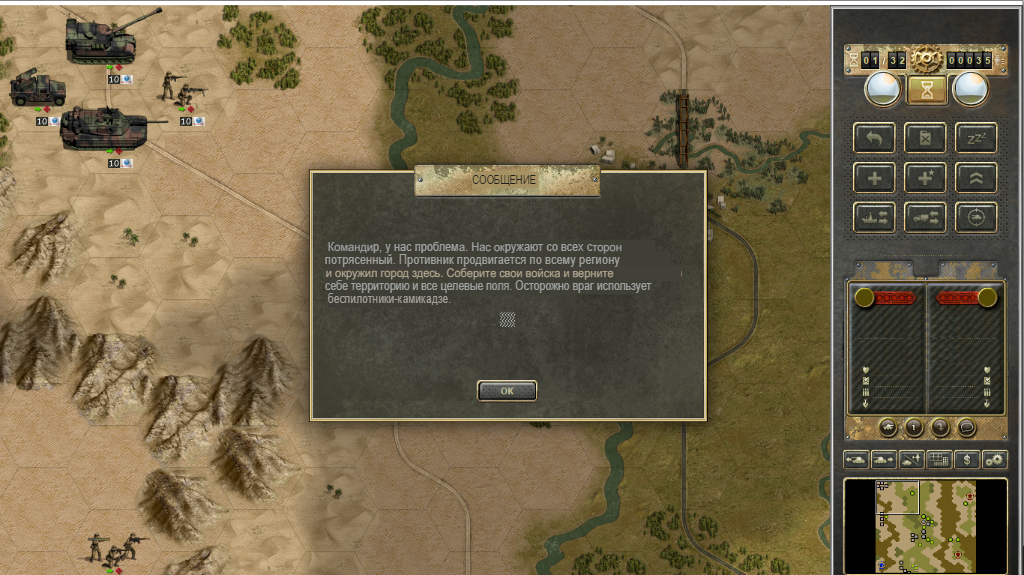The width and height of the screenshot is (1024, 575).
Task: Upgrade the unit with the double chevron
Action: click(x=975, y=177)
